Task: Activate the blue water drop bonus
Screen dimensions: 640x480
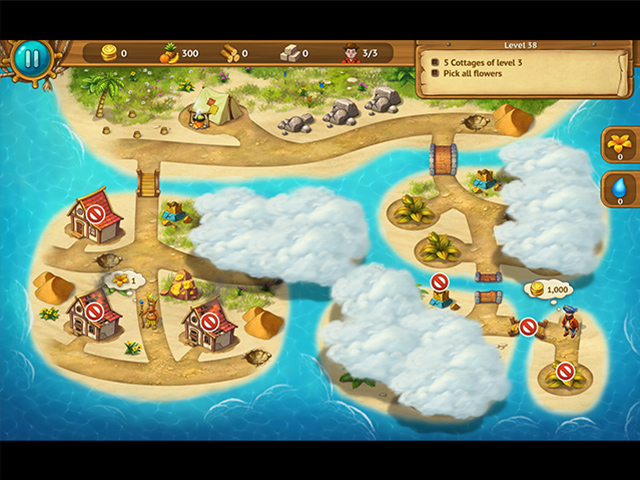Action: [x=619, y=187]
